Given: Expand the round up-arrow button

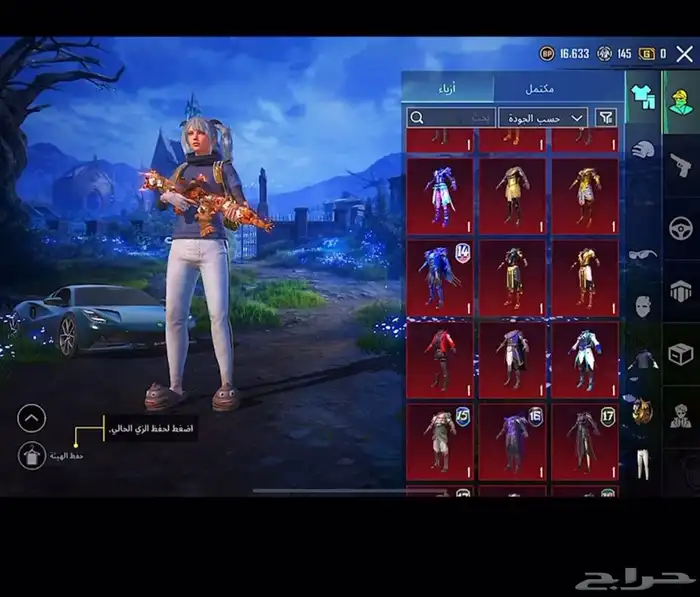Looking at the screenshot, I should [x=32, y=418].
